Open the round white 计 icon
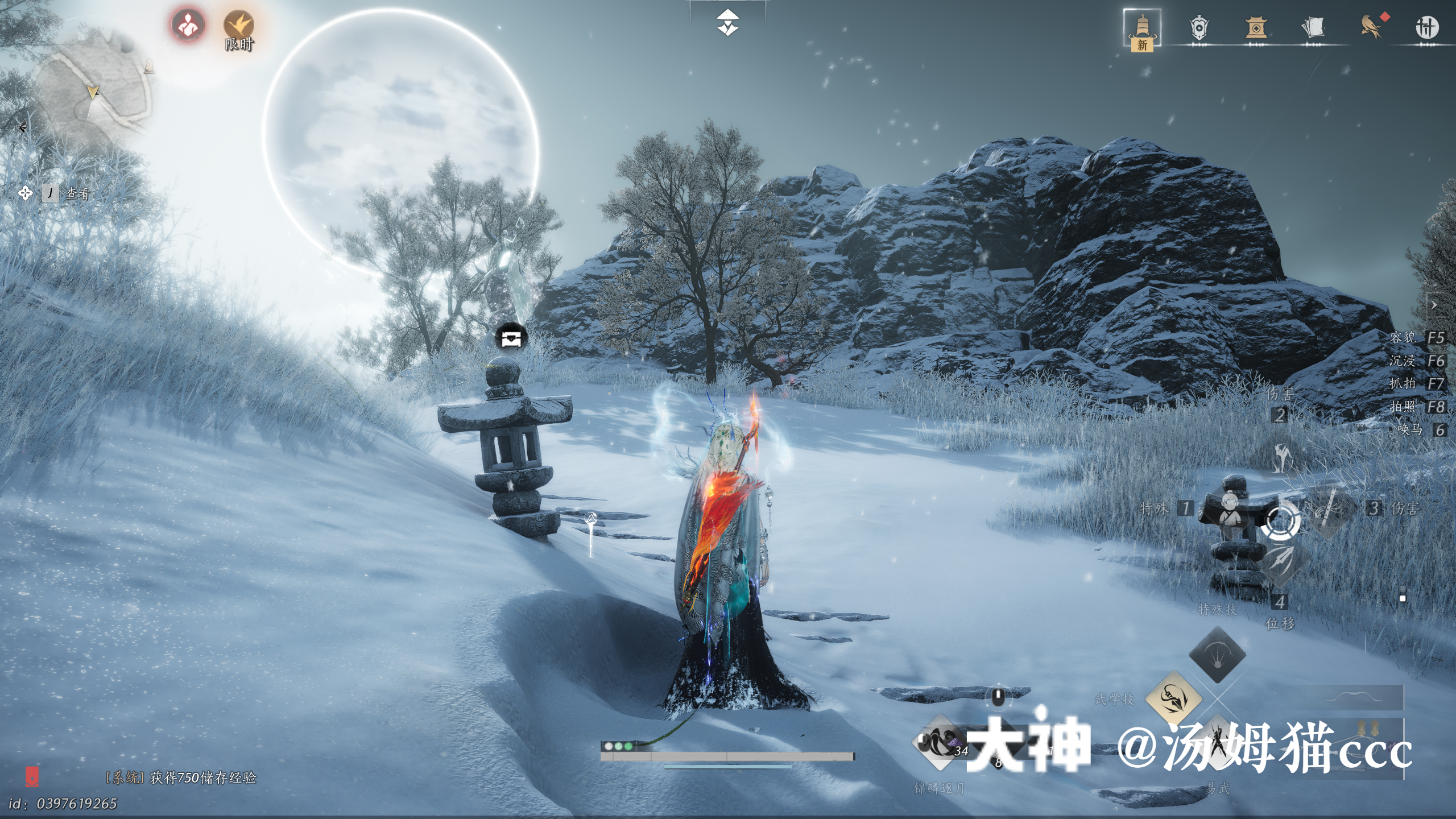Screen dimensions: 1456x819 tap(1426, 28)
